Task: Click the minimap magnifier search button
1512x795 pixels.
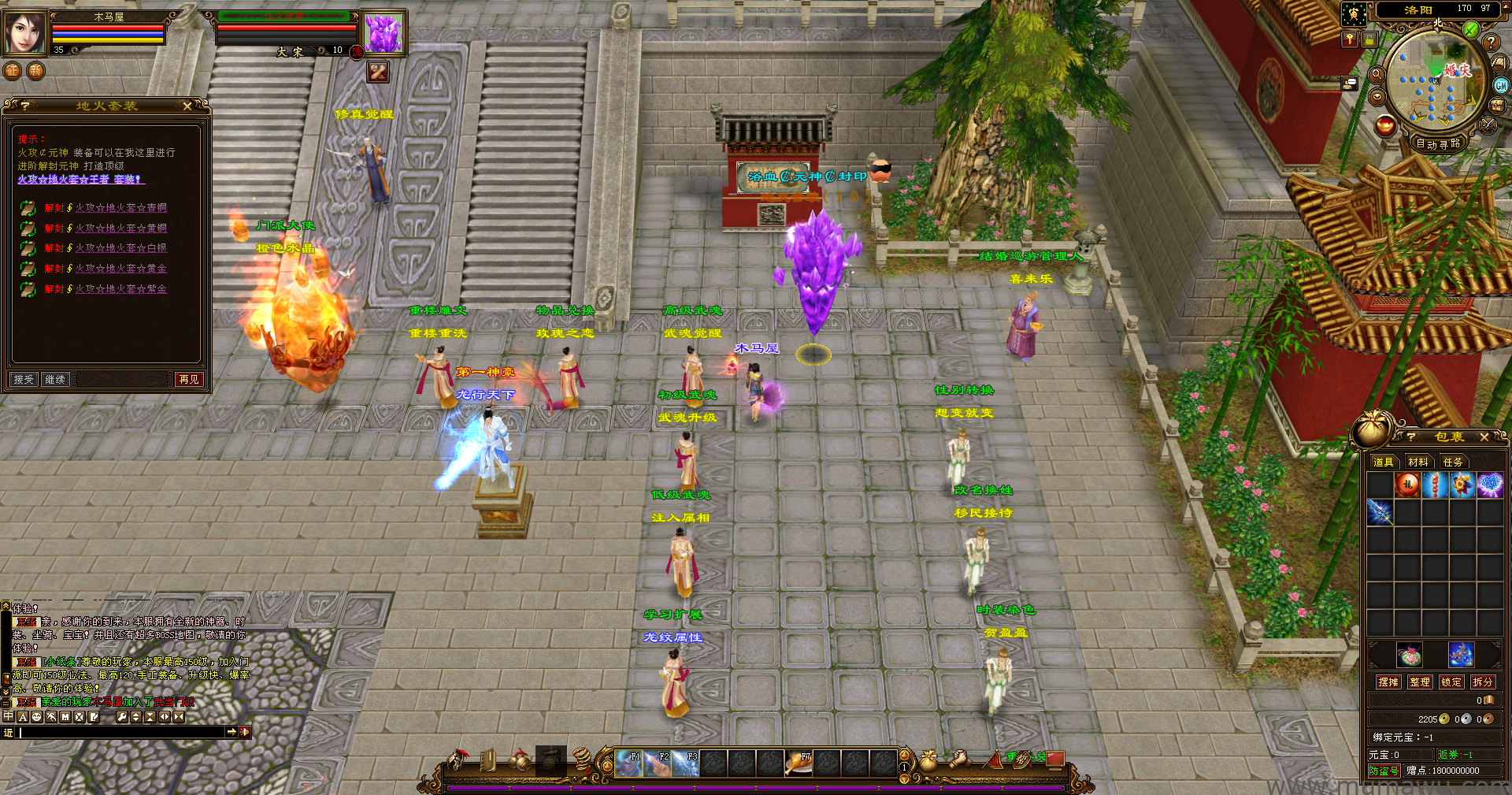Action: 1377,74
